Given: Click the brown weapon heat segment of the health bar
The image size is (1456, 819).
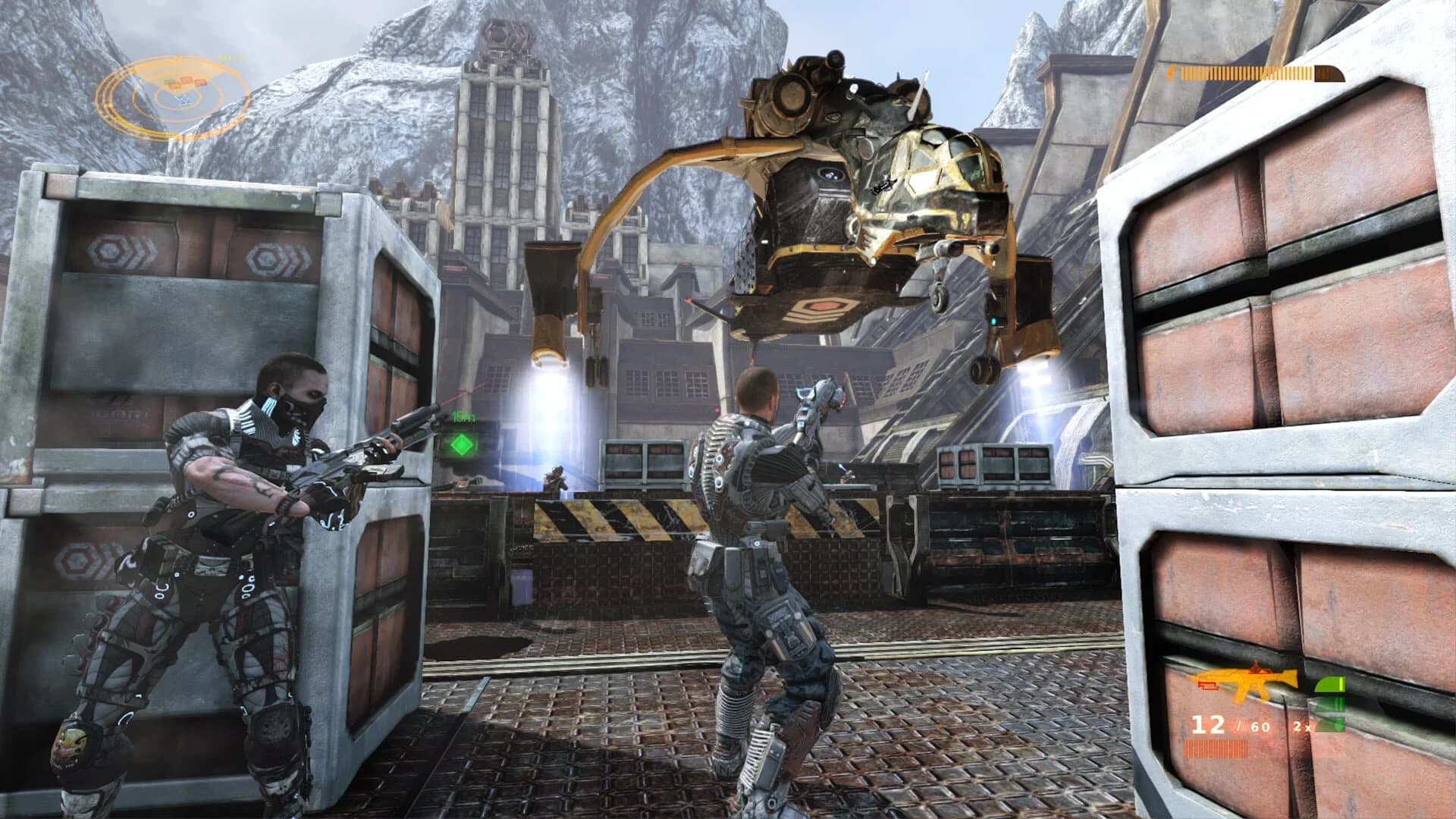Looking at the screenshot, I should coord(1327,72).
